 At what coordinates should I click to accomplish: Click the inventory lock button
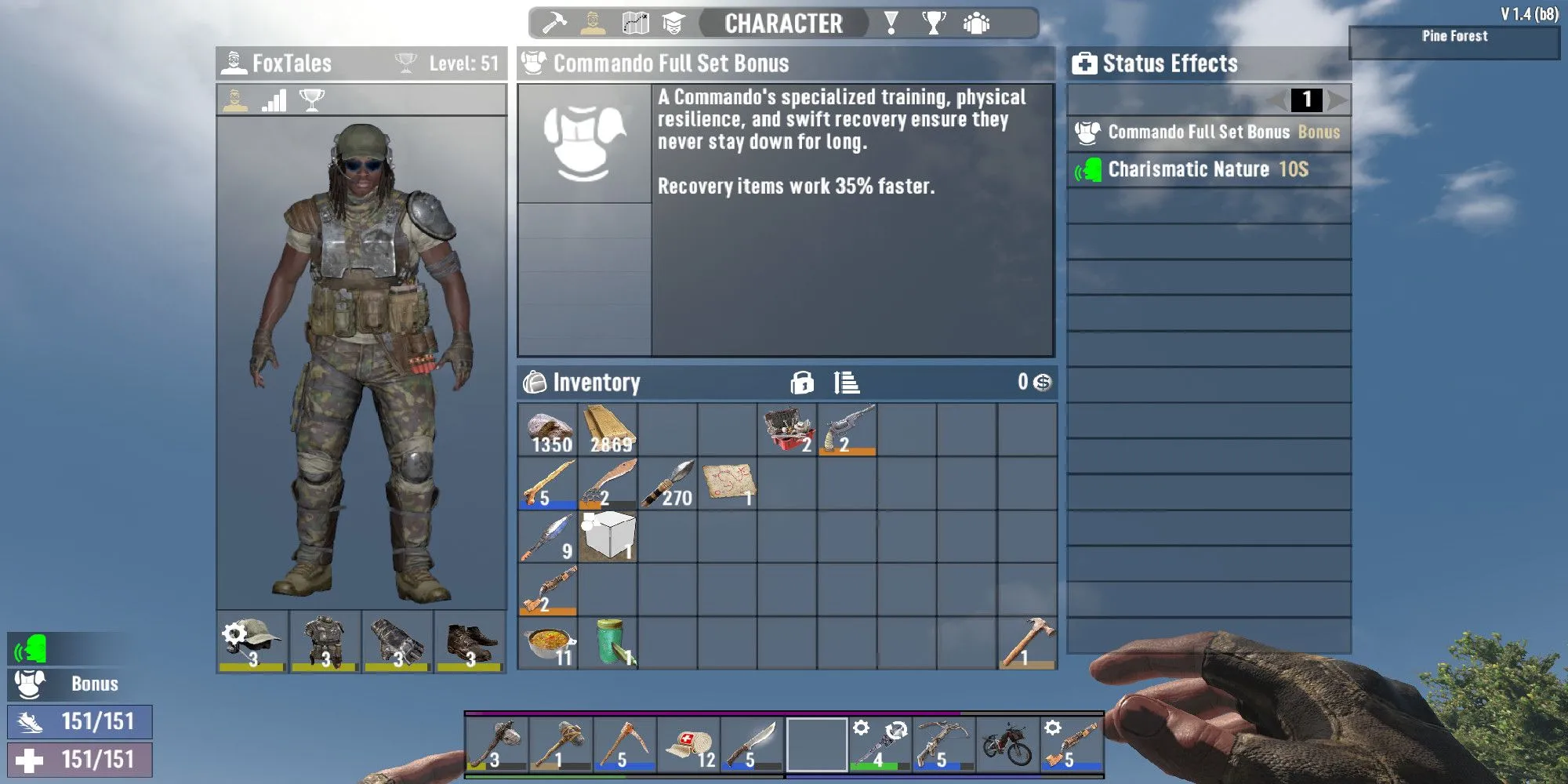tap(802, 383)
